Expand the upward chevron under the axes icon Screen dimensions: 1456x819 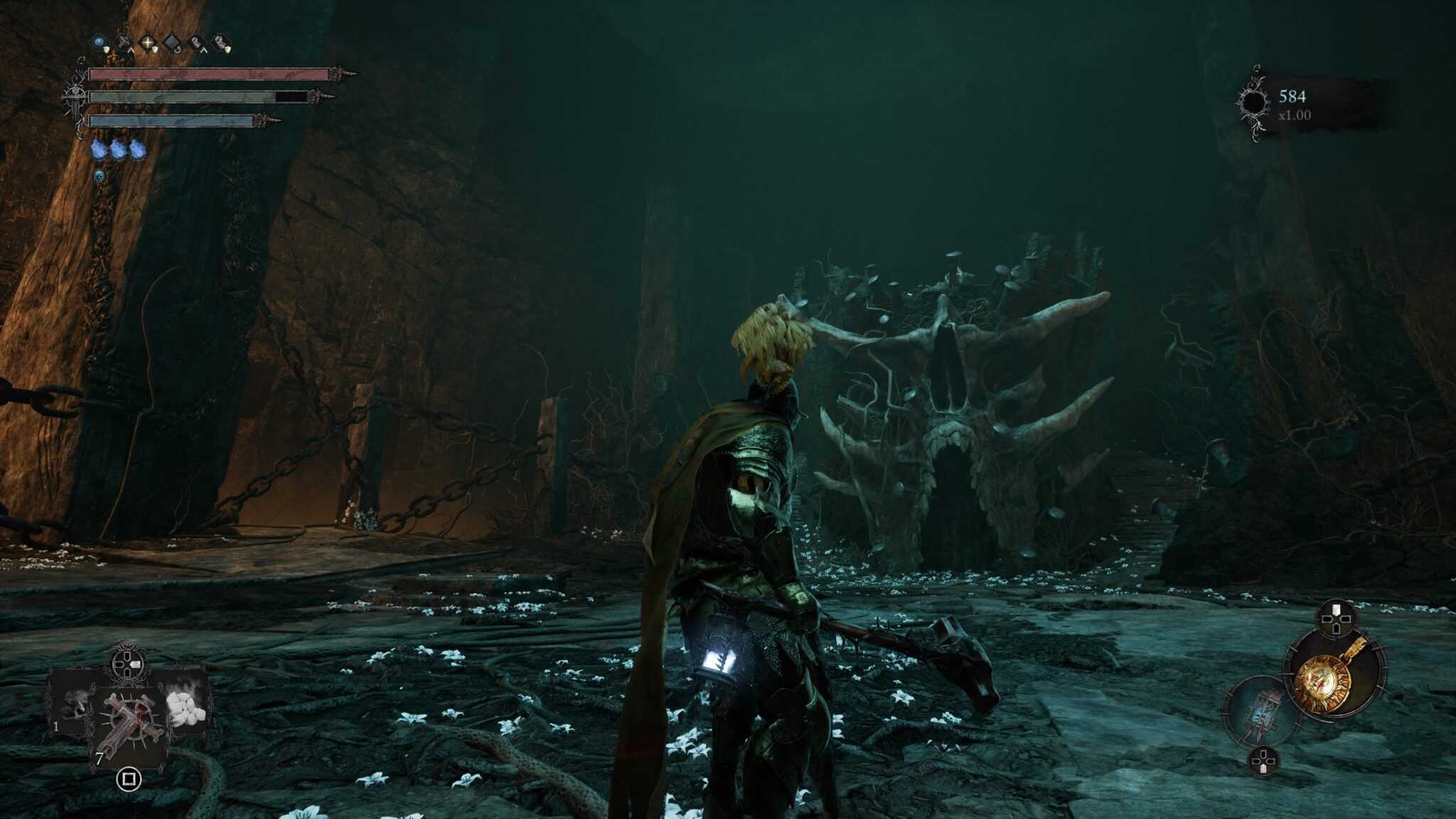132,50
